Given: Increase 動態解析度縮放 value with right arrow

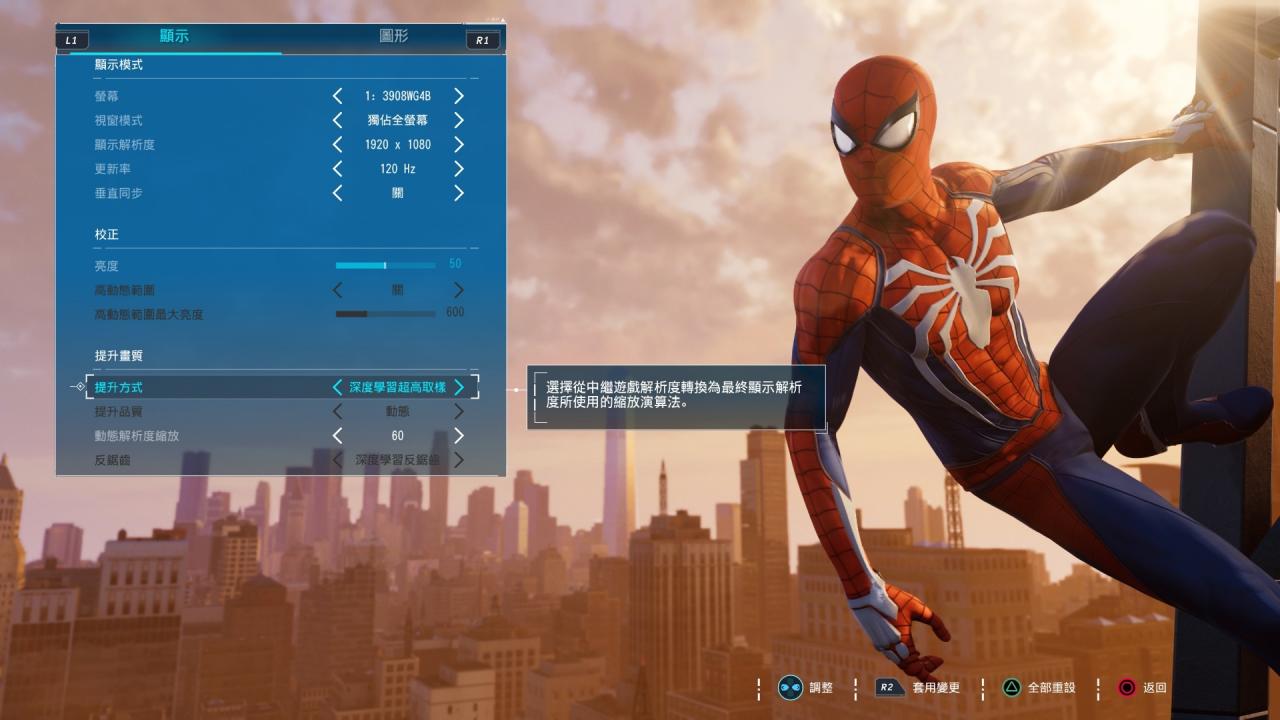Looking at the screenshot, I should pyautogui.click(x=459, y=436).
